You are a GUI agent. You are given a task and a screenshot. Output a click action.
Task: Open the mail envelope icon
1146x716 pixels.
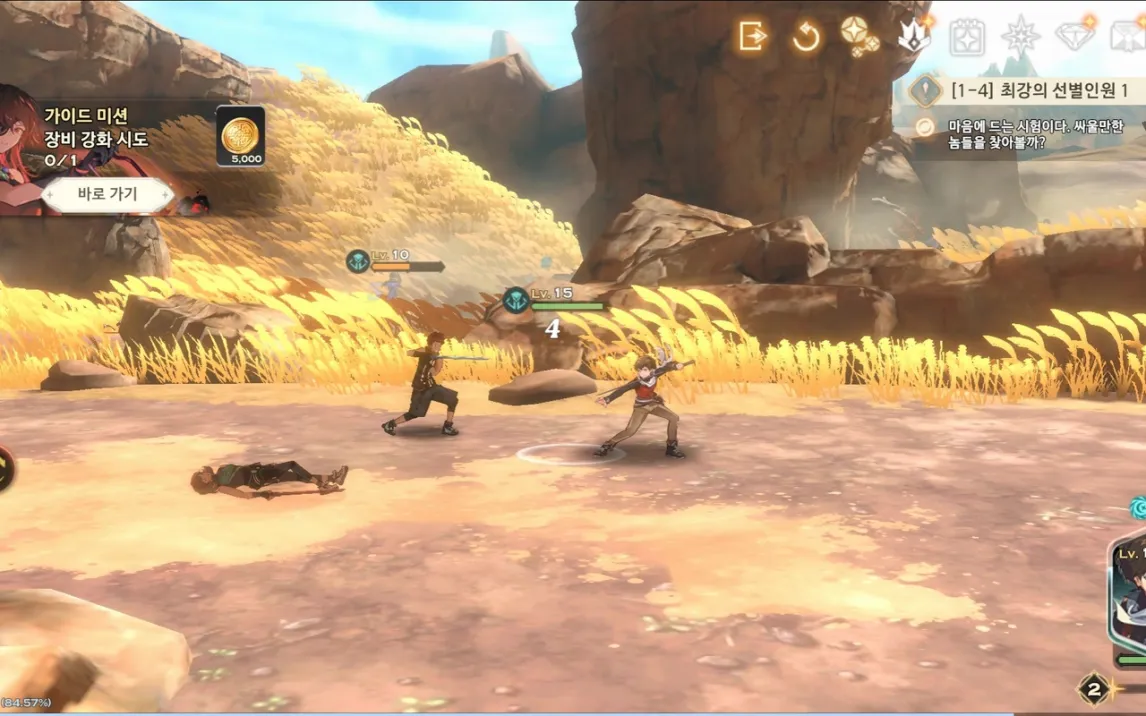point(1130,37)
